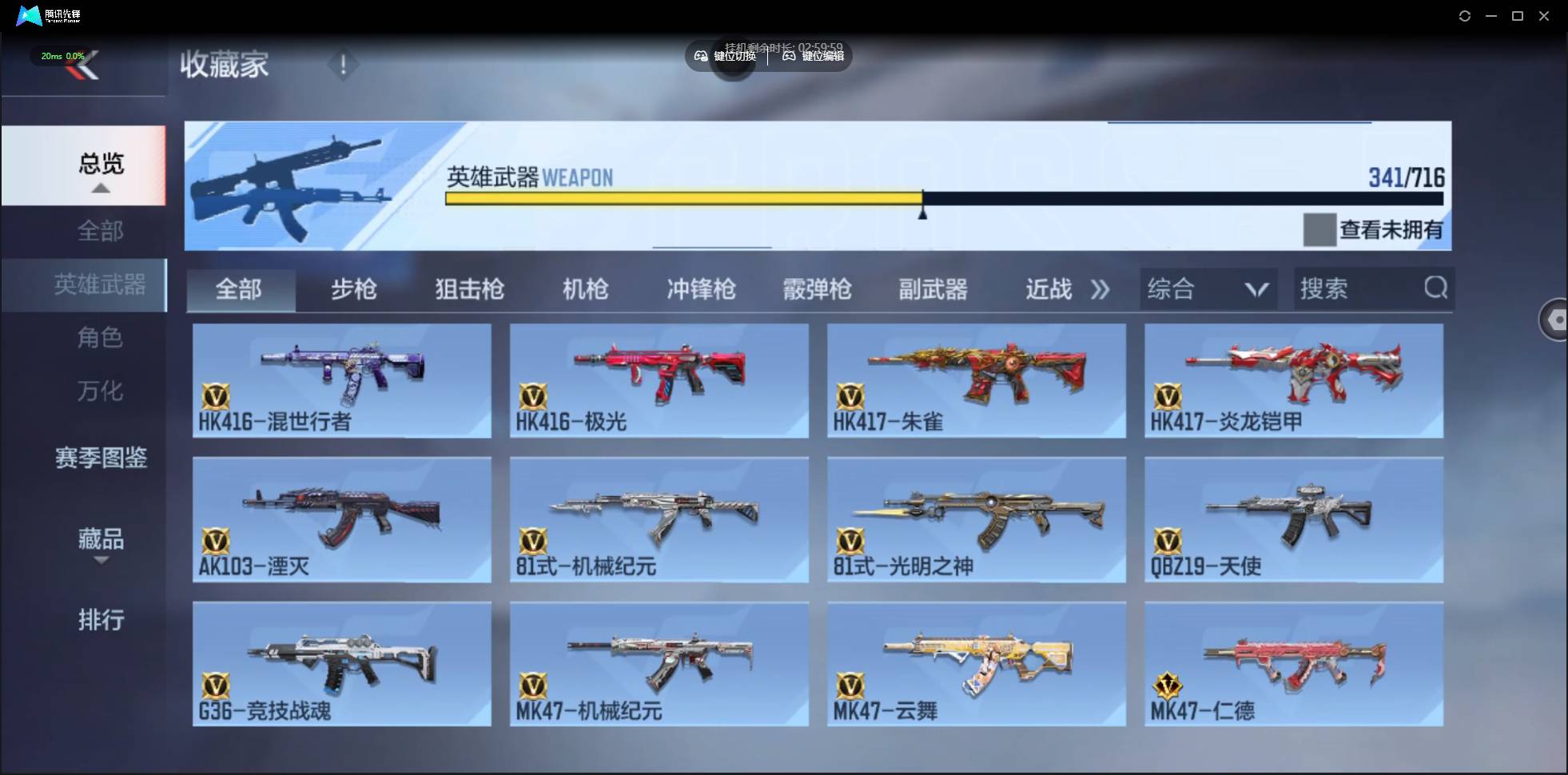
Task: Select the AK103-湮灭 weapon thumbnail
Action: point(341,518)
